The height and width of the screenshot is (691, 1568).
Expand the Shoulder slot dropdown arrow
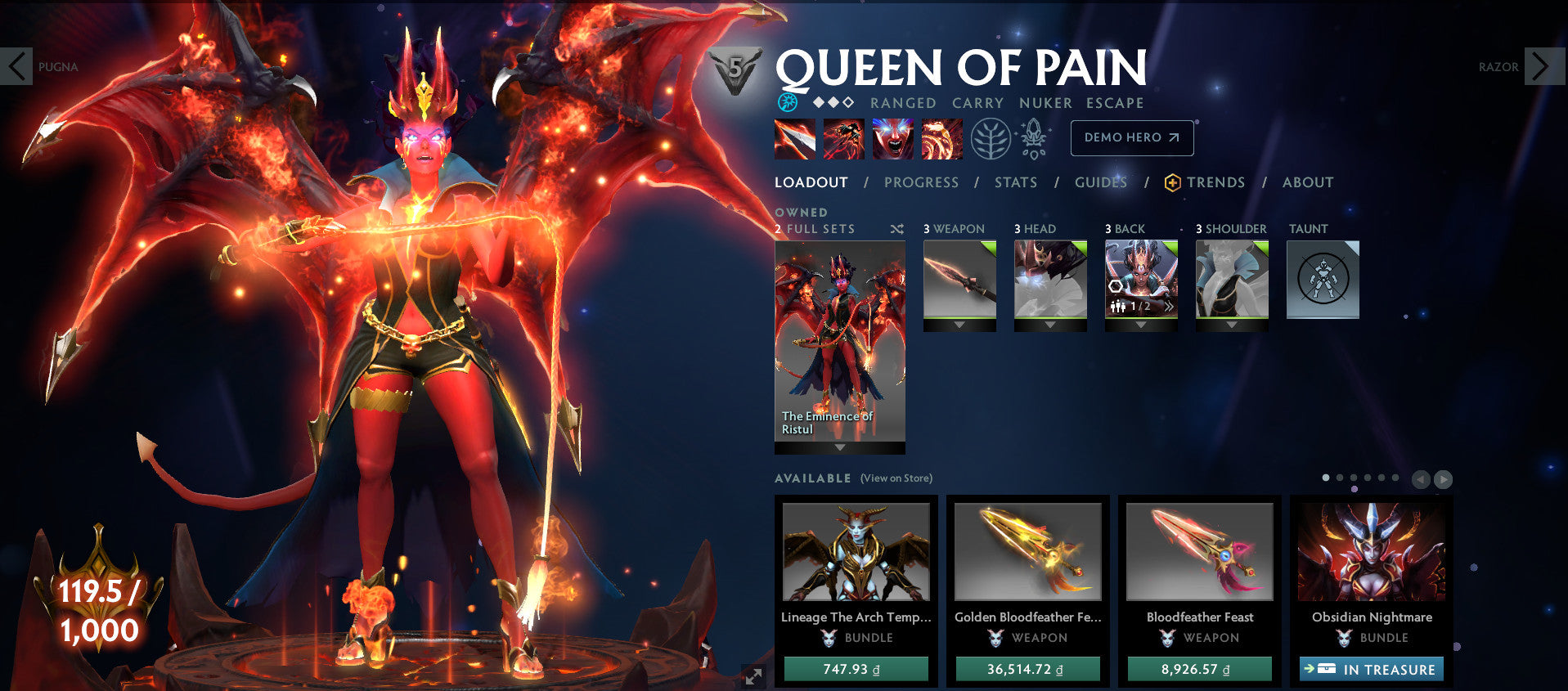pos(1232,325)
